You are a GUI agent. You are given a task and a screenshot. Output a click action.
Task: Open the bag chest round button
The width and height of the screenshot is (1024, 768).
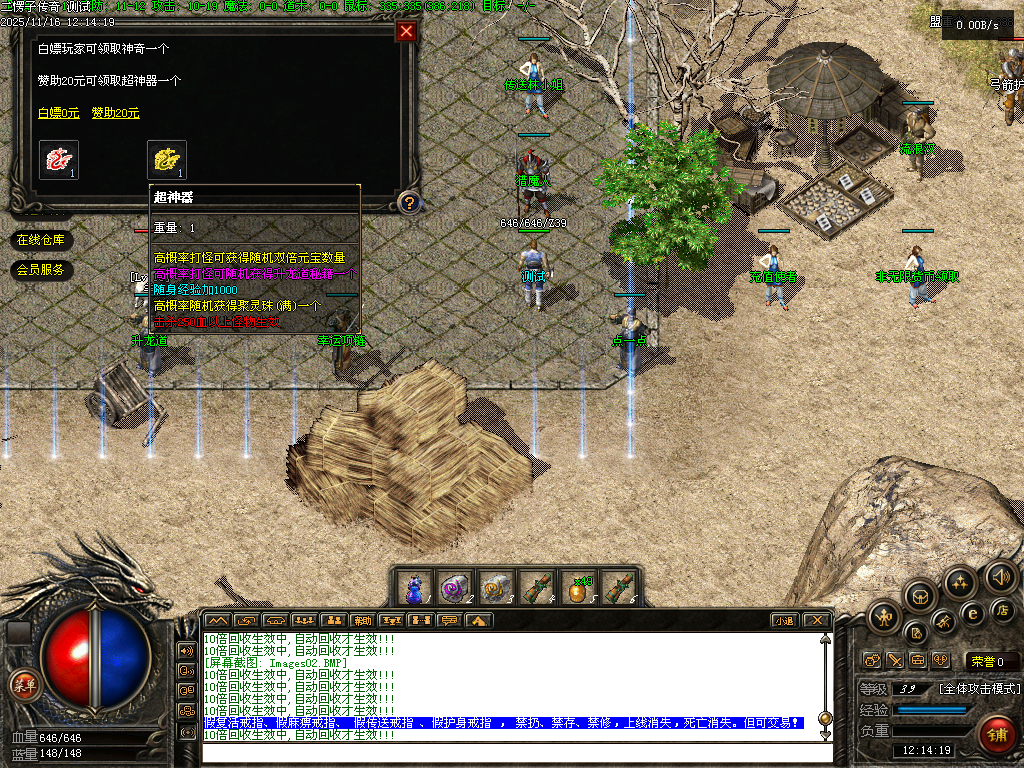point(920,597)
